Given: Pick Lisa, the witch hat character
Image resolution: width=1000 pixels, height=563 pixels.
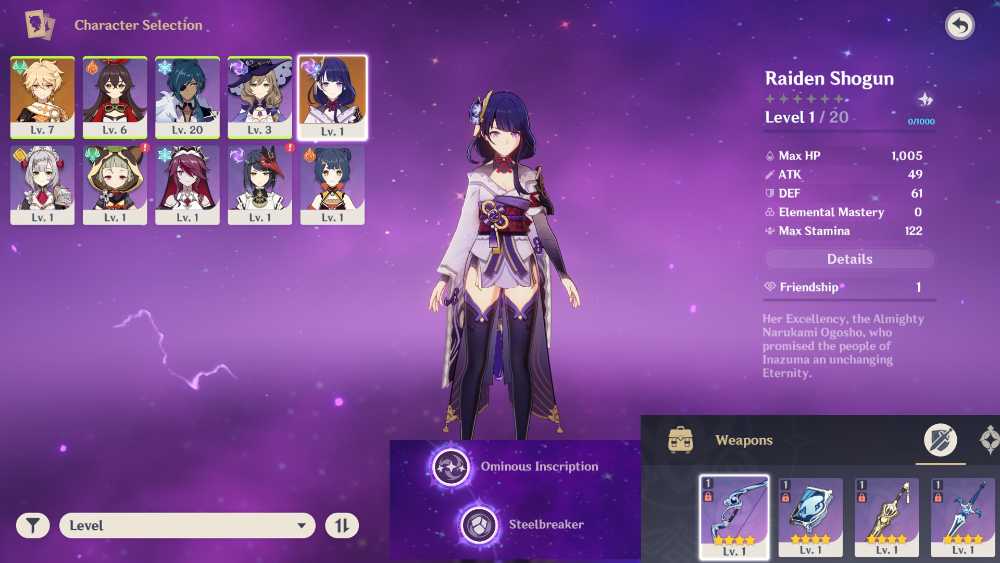Looking at the screenshot, I should pos(260,96).
